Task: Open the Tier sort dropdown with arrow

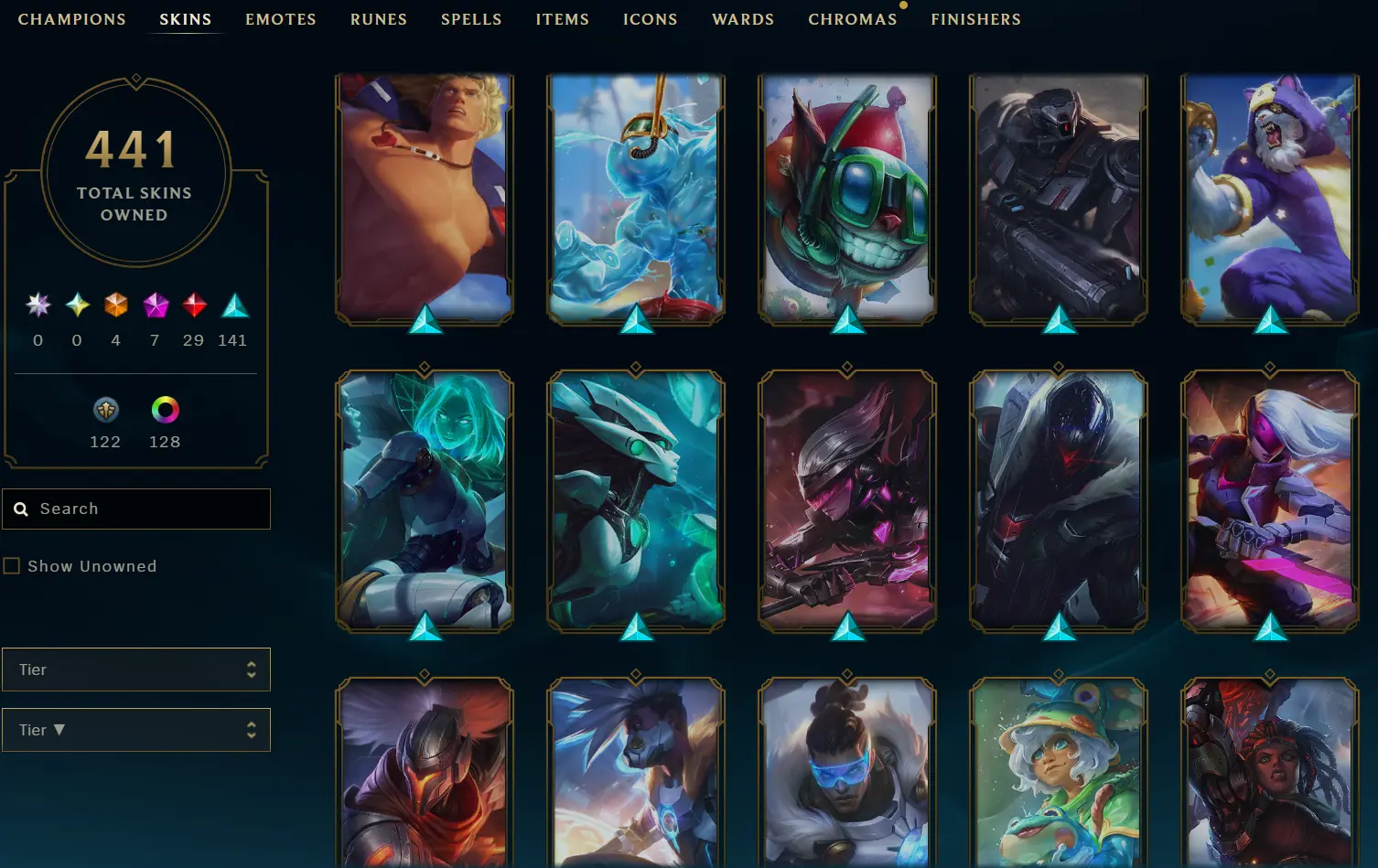Action: [x=136, y=730]
